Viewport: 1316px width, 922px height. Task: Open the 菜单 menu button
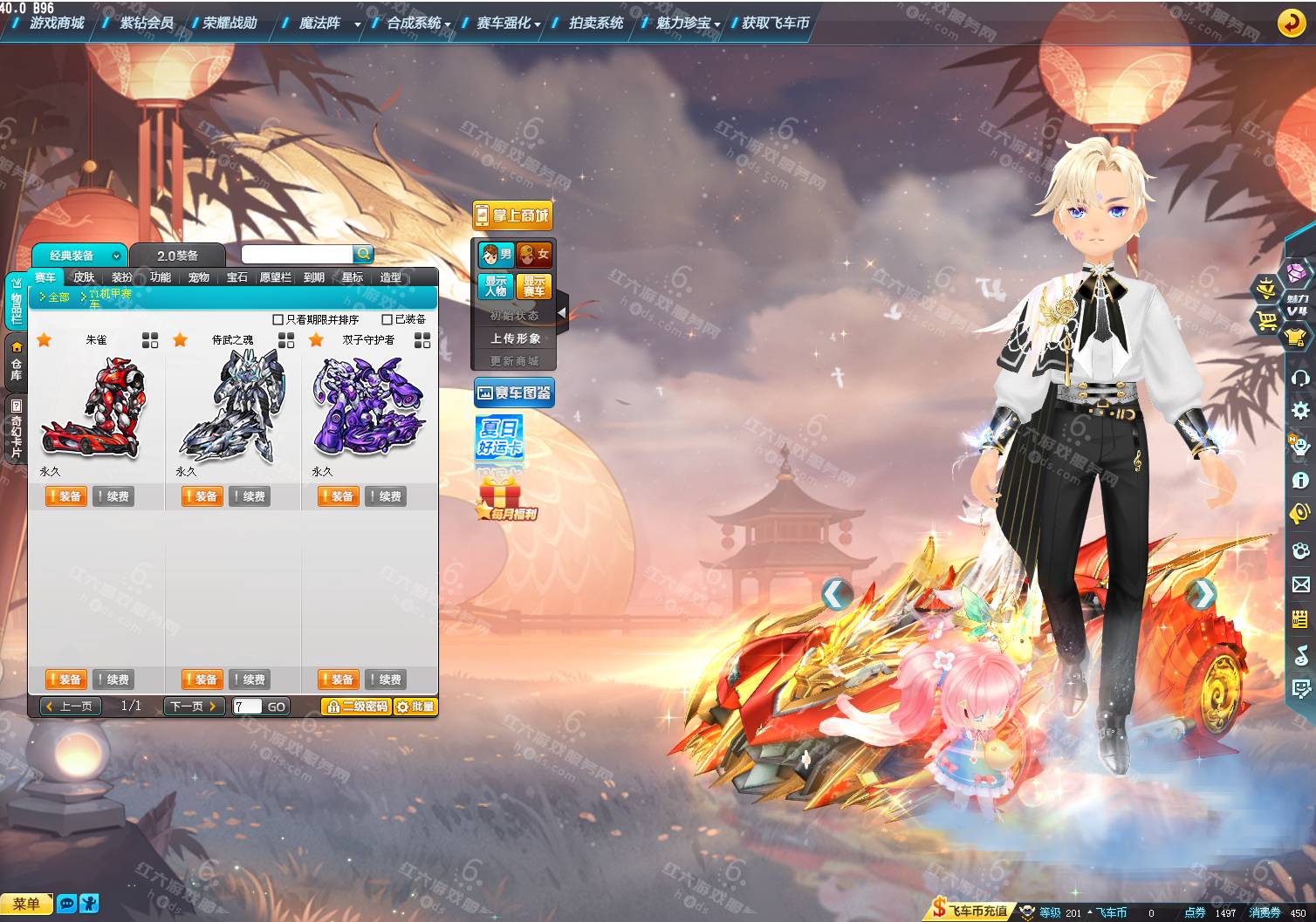pos(26,905)
